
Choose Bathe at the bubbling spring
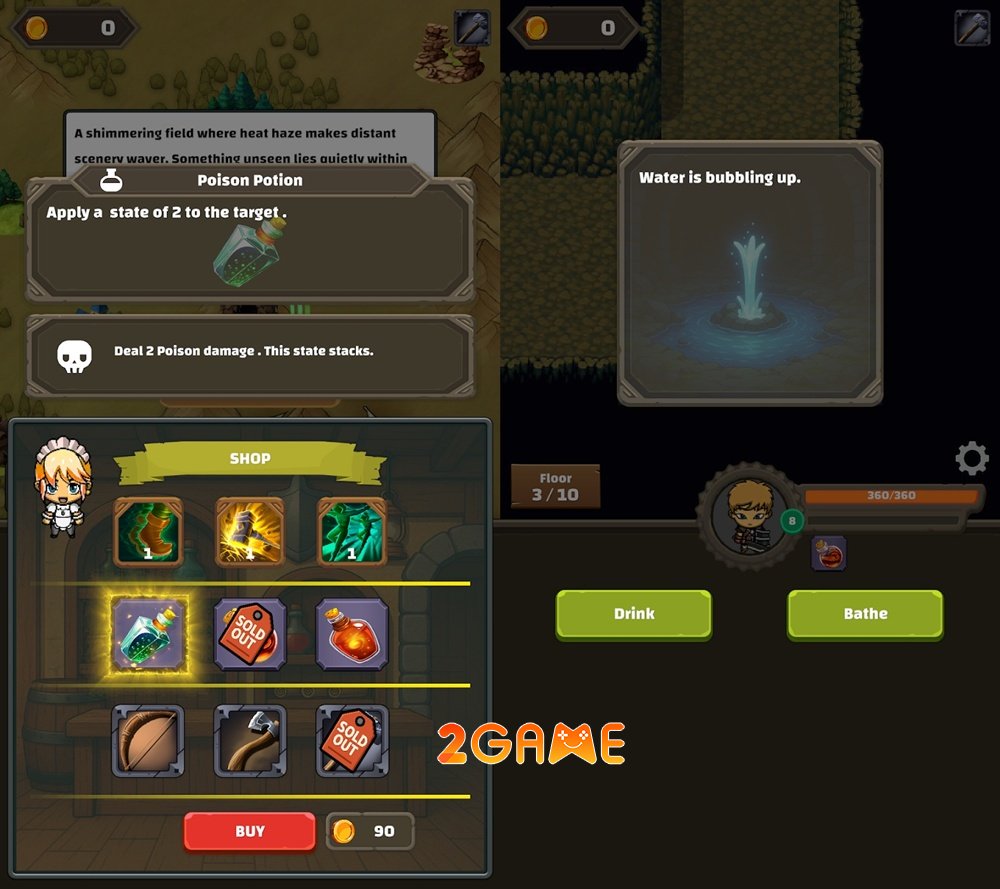click(865, 614)
